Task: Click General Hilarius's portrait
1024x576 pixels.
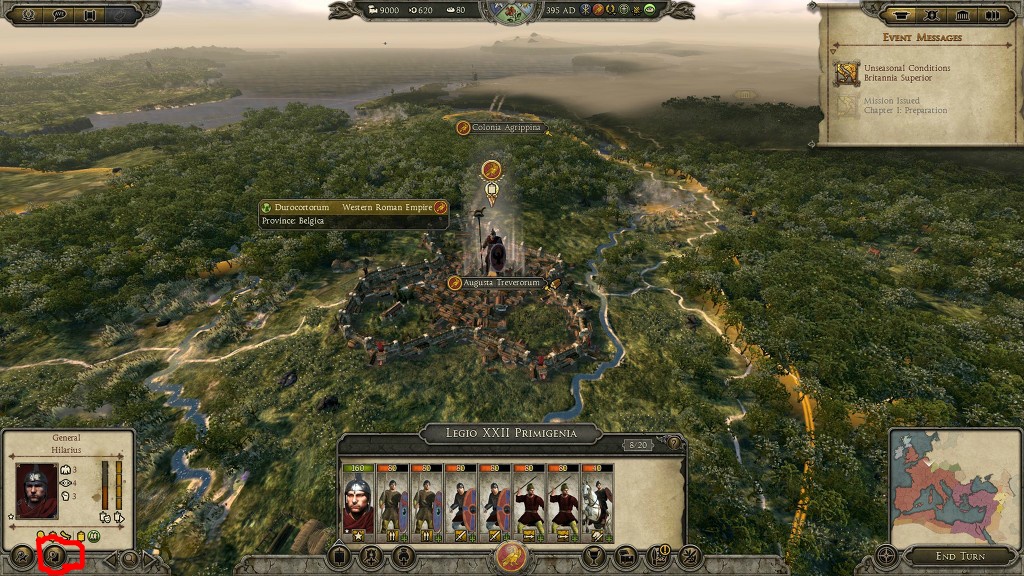Action: pos(35,490)
